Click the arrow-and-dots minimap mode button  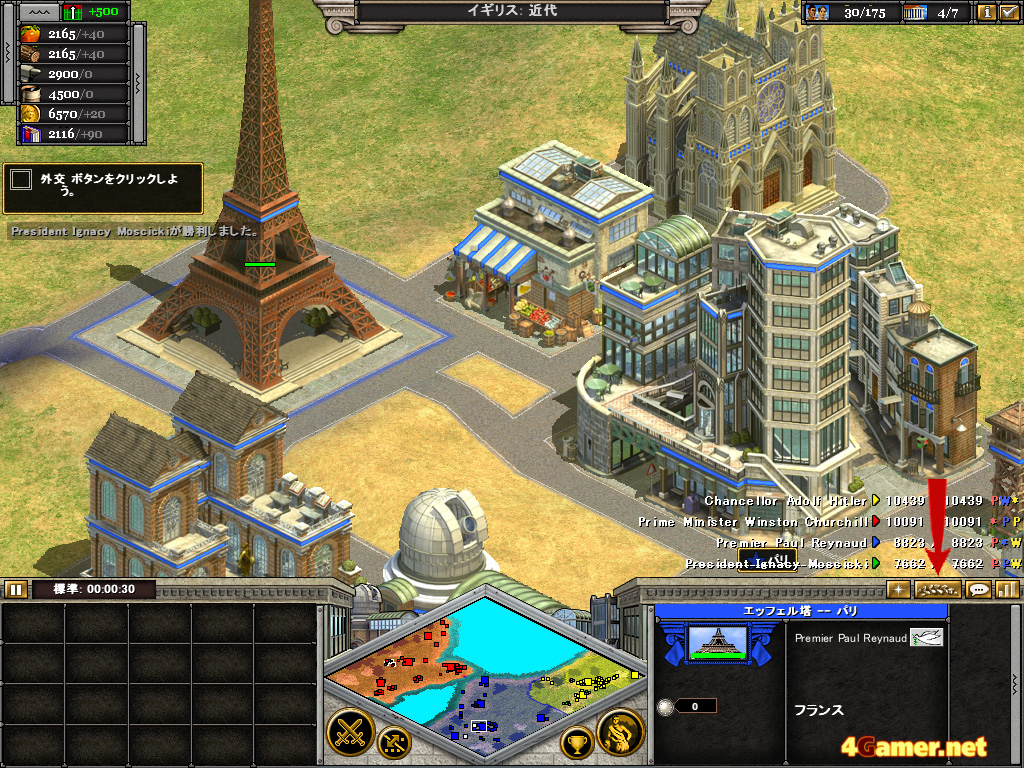393,742
